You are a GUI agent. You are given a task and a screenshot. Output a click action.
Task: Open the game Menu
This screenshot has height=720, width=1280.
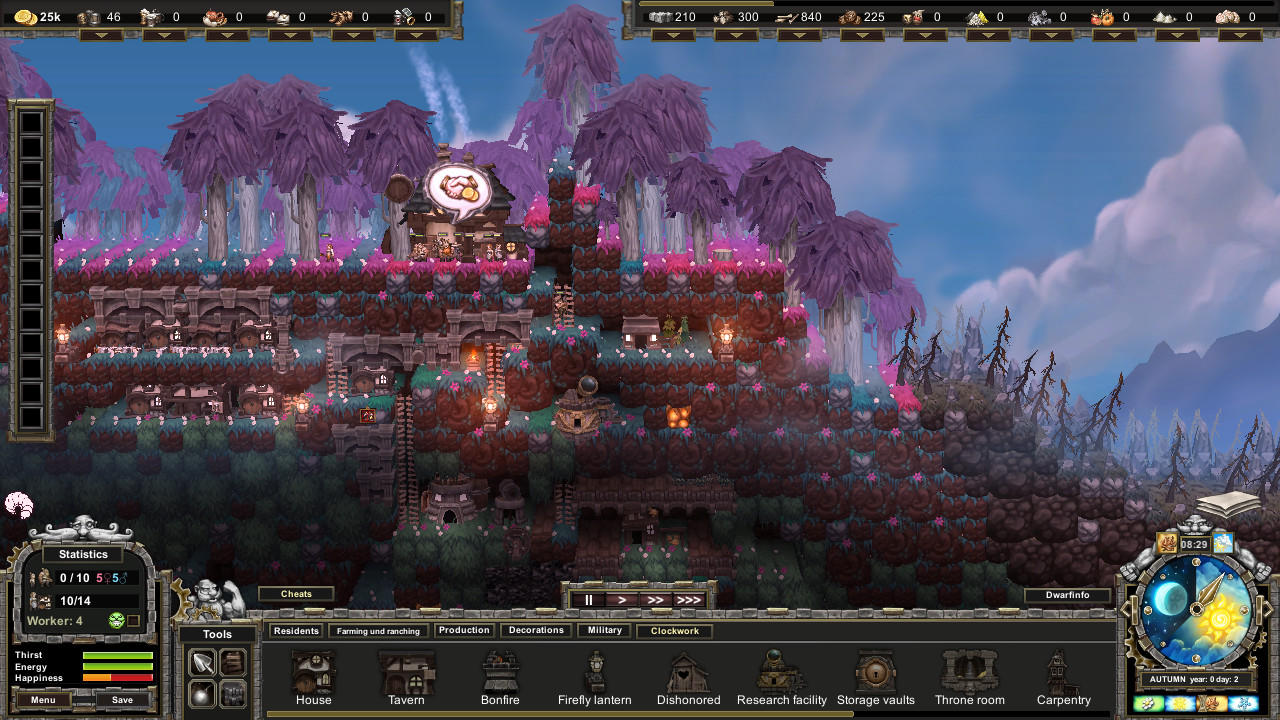[43, 700]
